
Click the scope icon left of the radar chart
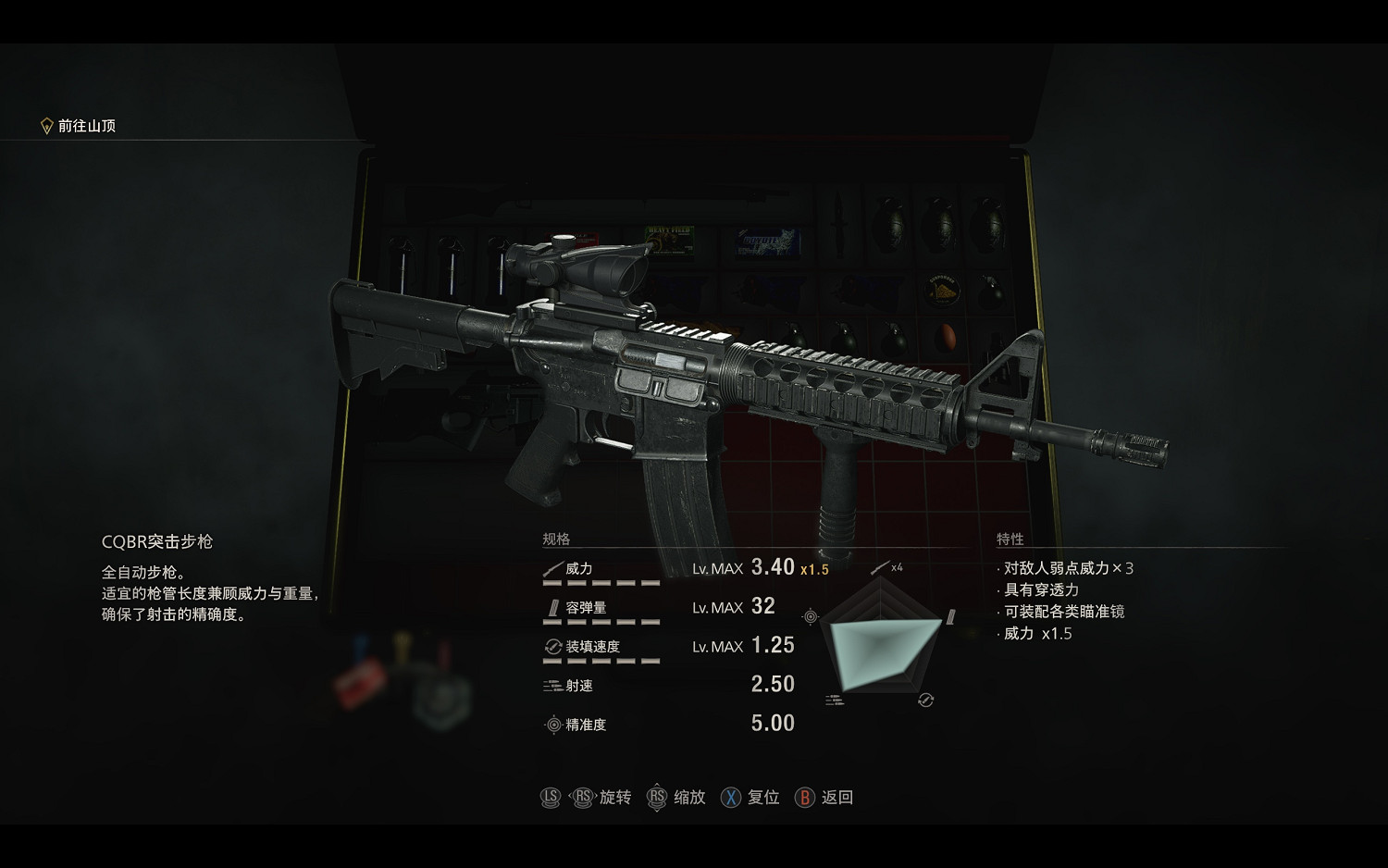point(811,616)
